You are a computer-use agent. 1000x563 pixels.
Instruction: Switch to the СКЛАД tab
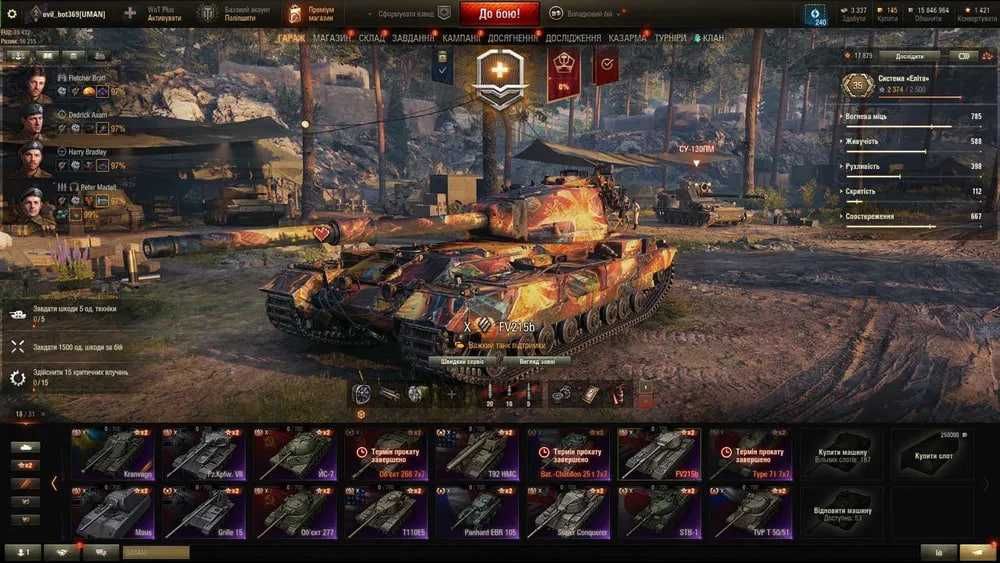372,38
